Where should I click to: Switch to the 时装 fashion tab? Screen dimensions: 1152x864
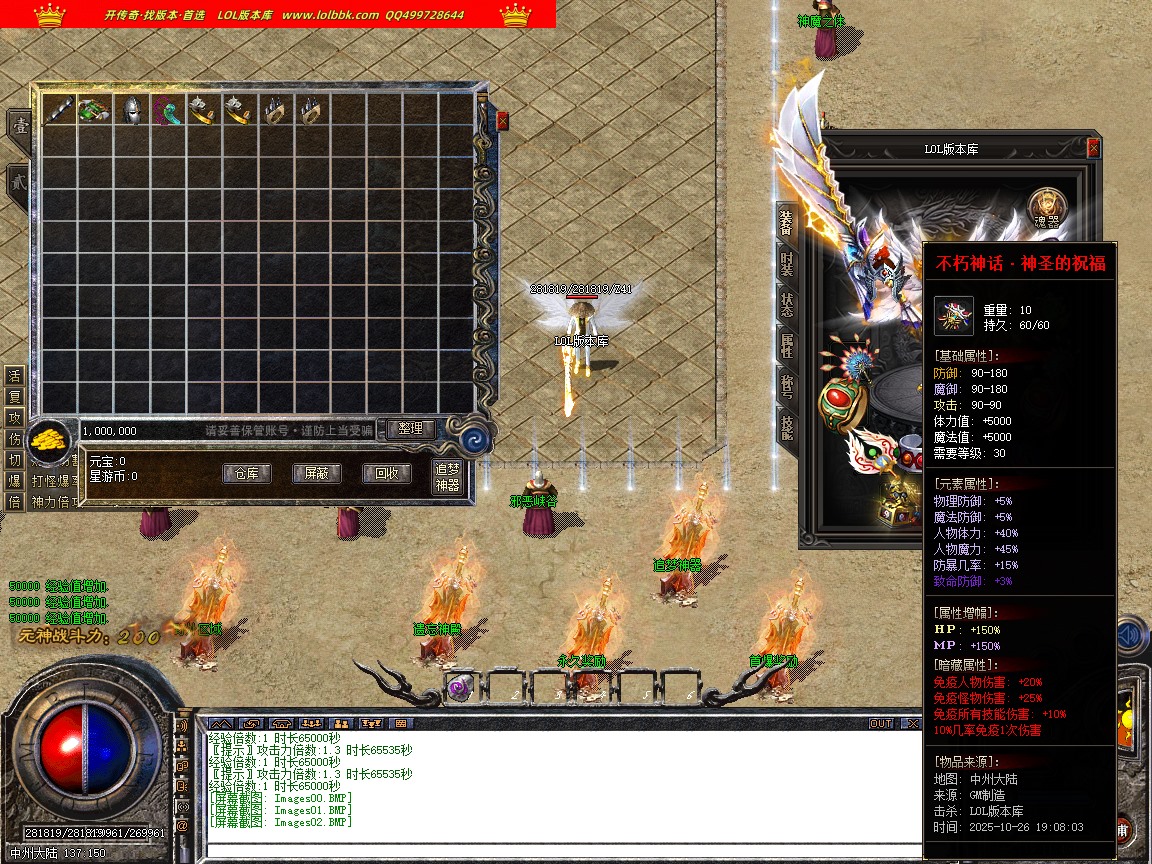(x=787, y=264)
